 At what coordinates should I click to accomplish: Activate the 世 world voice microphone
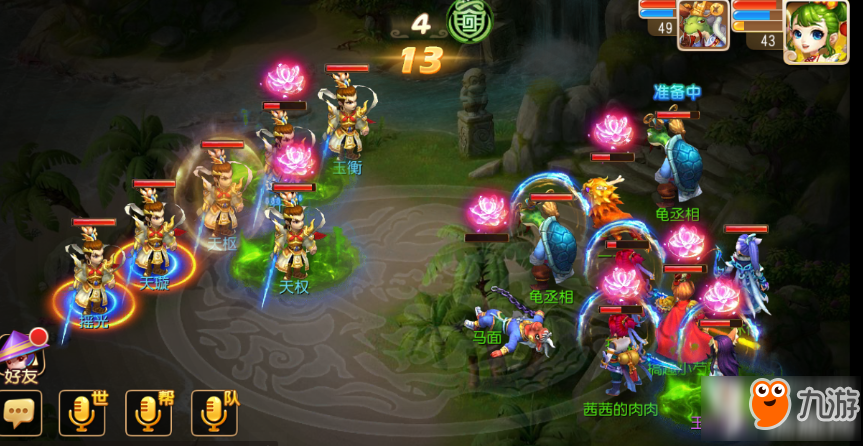coord(81,412)
